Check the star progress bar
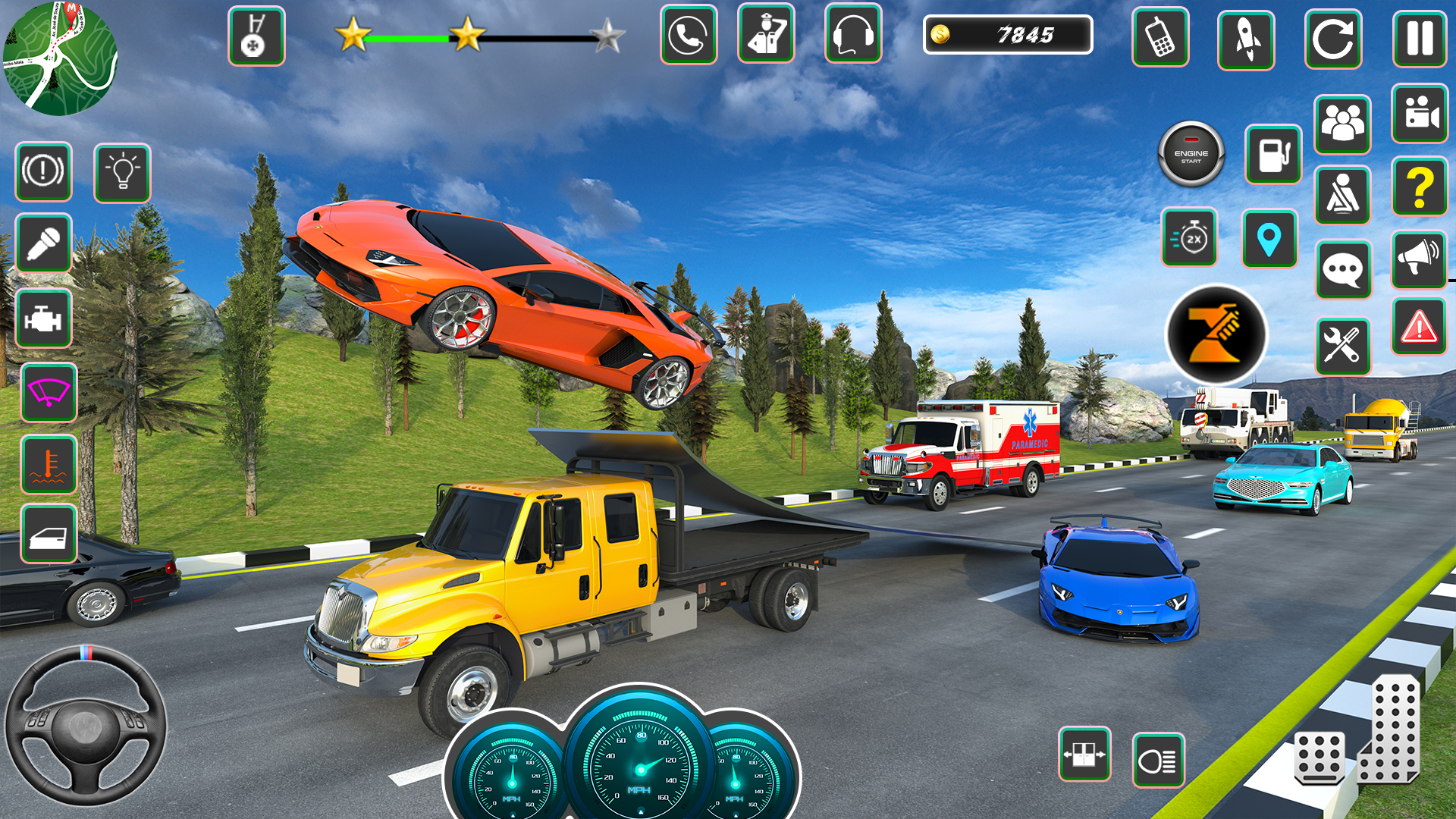 point(478,34)
